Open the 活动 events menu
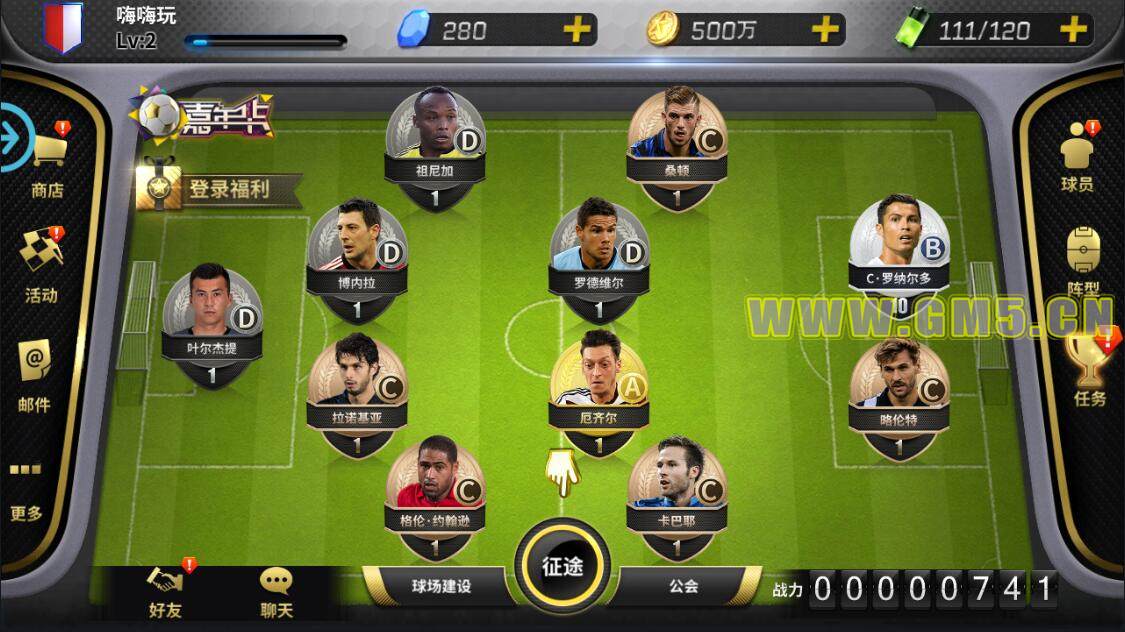The width and height of the screenshot is (1125, 632). tap(41, 265)
